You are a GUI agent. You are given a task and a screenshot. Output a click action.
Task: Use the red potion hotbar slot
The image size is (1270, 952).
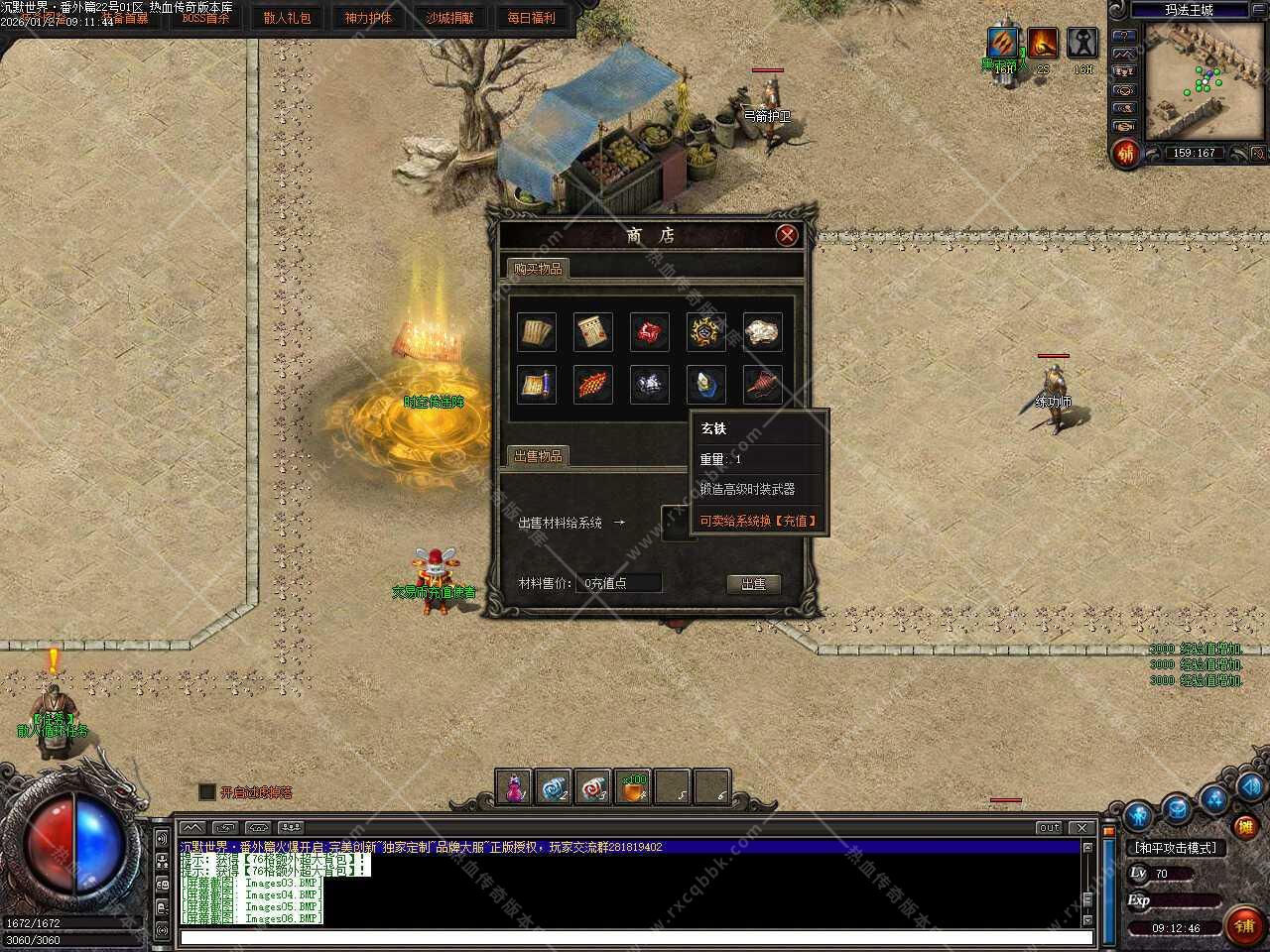(x=514, y=788)
